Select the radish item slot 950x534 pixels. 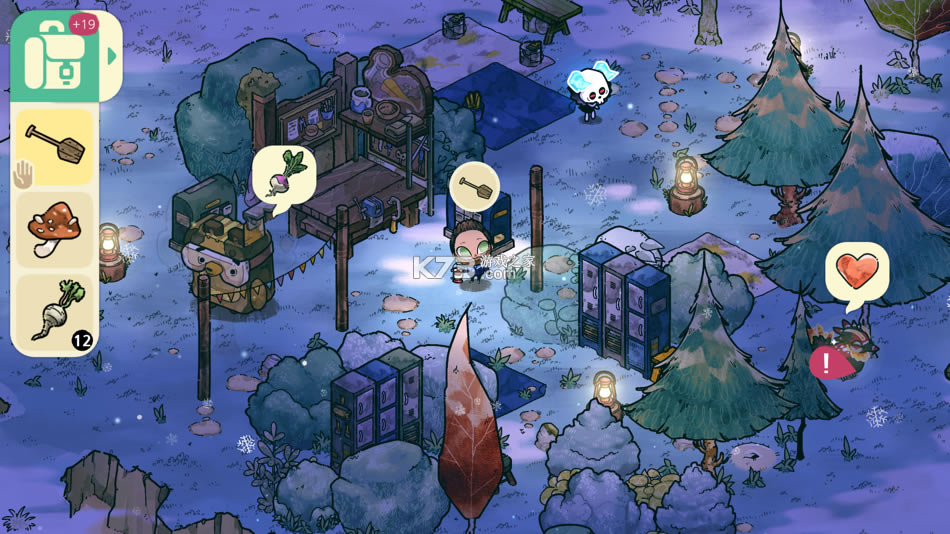pos(55,312)
